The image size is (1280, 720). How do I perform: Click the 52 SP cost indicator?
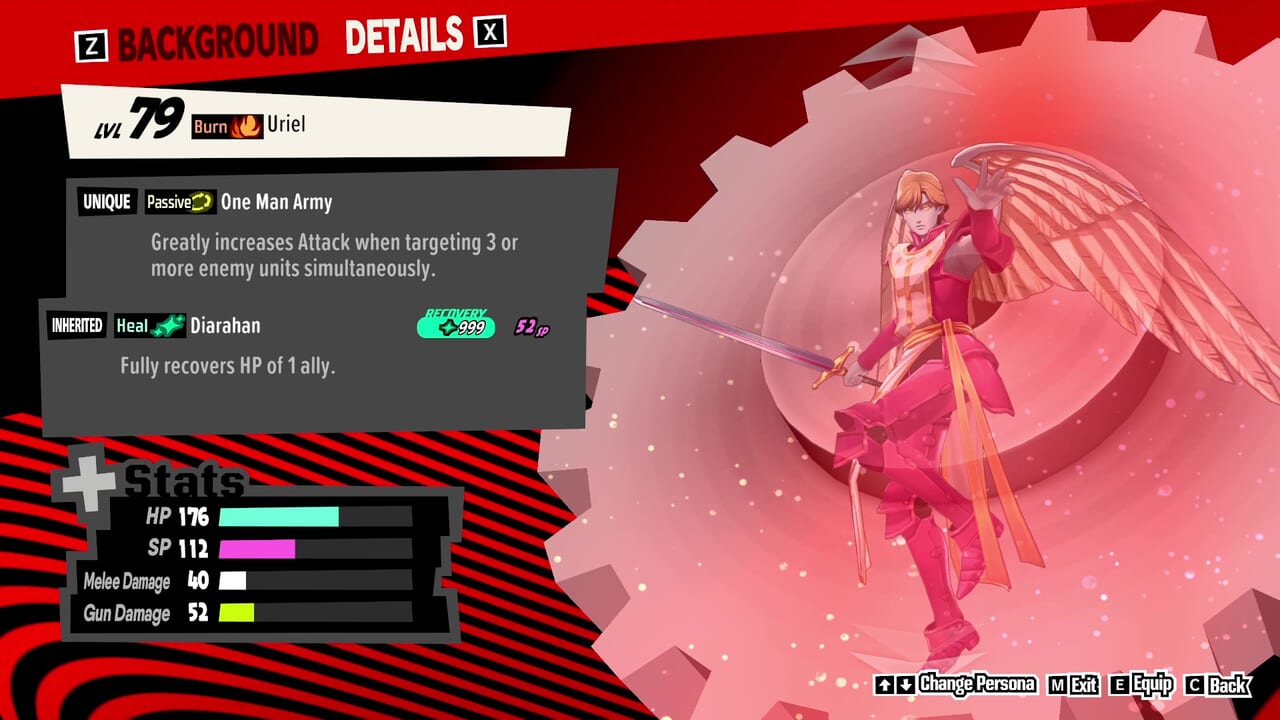pyautogui.click(x=530, y=327)
